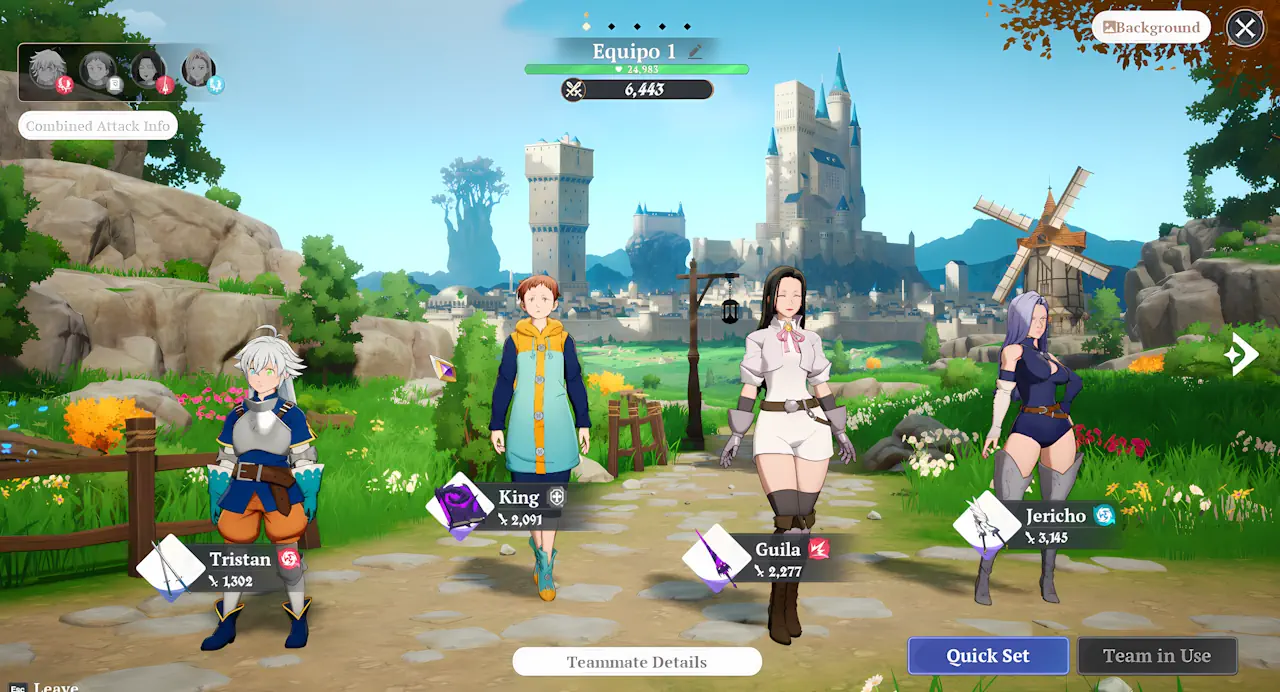
Task: Toggle the Background button
Action: [x=1151, y=28]
